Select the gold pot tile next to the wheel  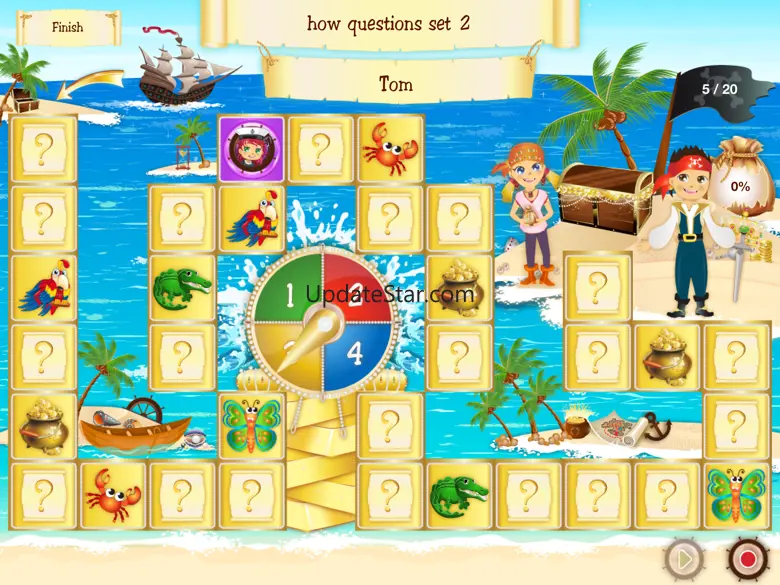coord(459,288)
